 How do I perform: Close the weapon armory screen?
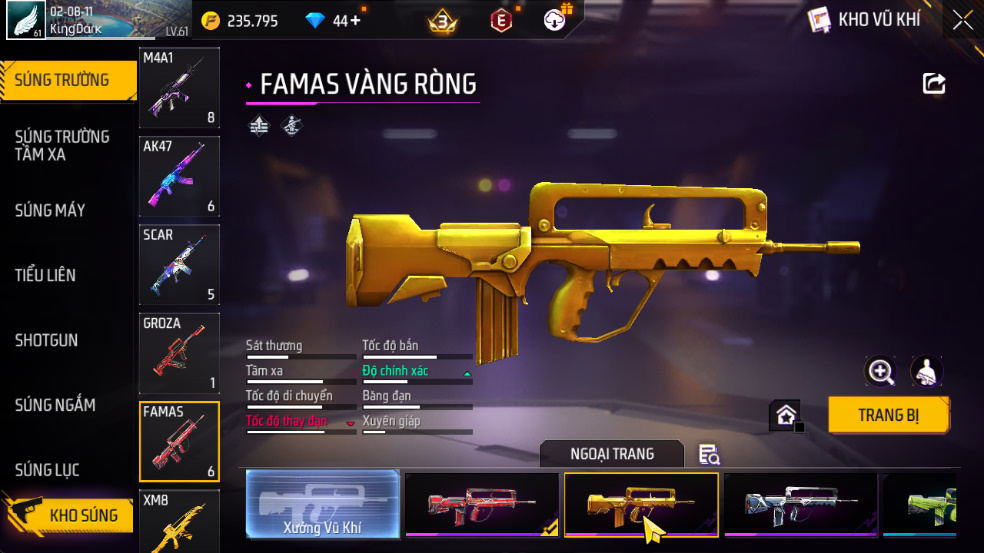[x=962, y=20]
